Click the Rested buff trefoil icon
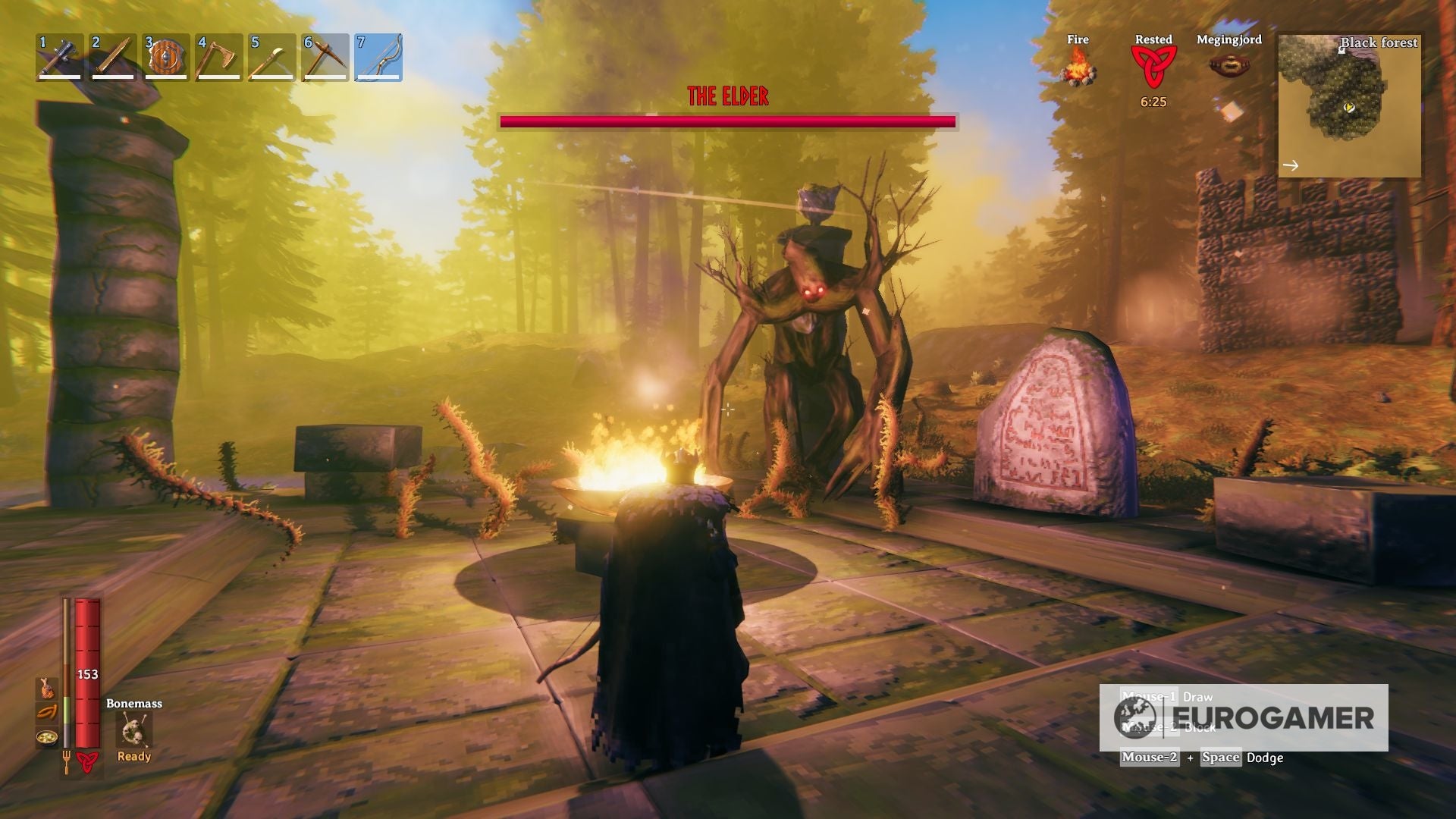This screenshot has height=819, width=1456. (1156, 67)
